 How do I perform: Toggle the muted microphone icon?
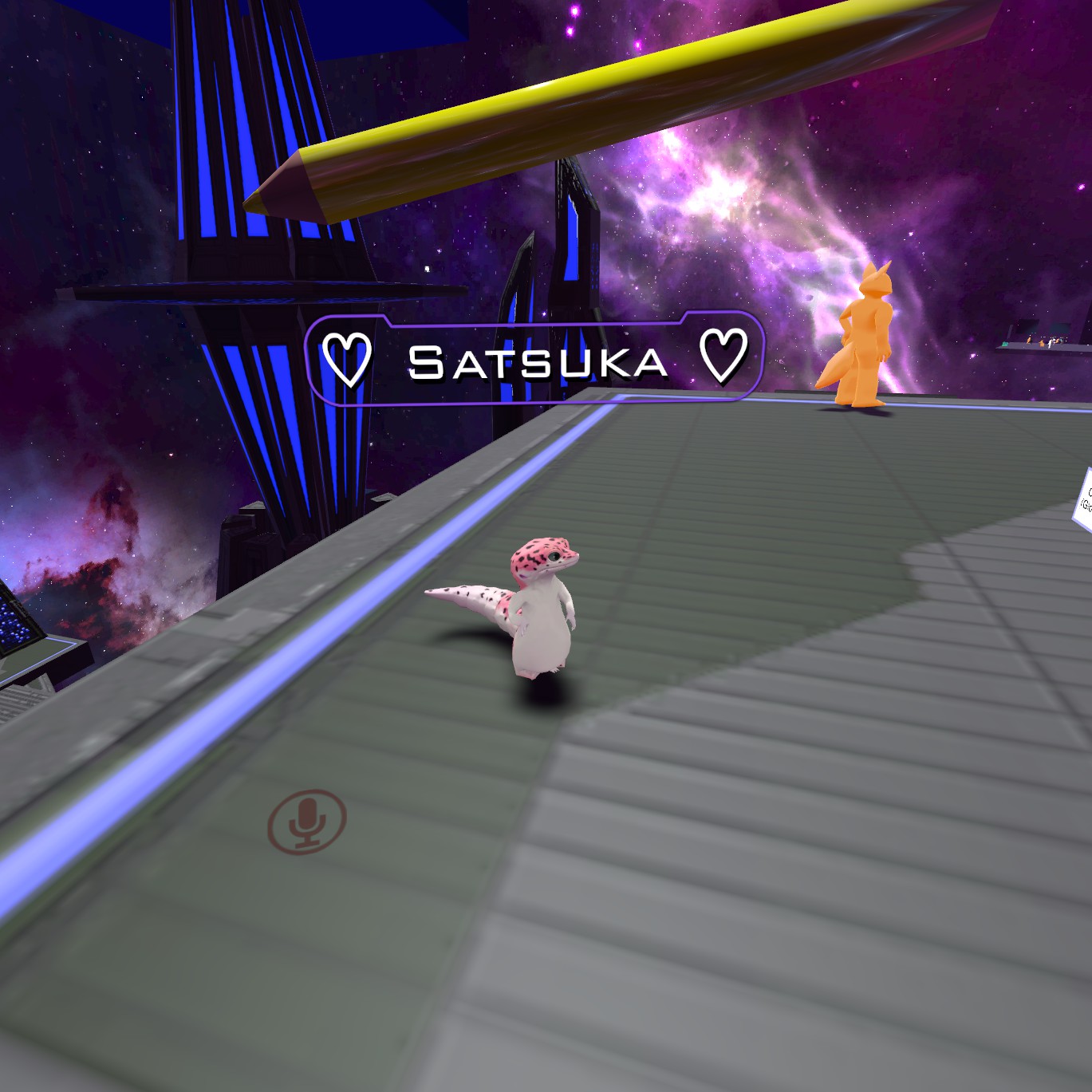coord(307,821)
